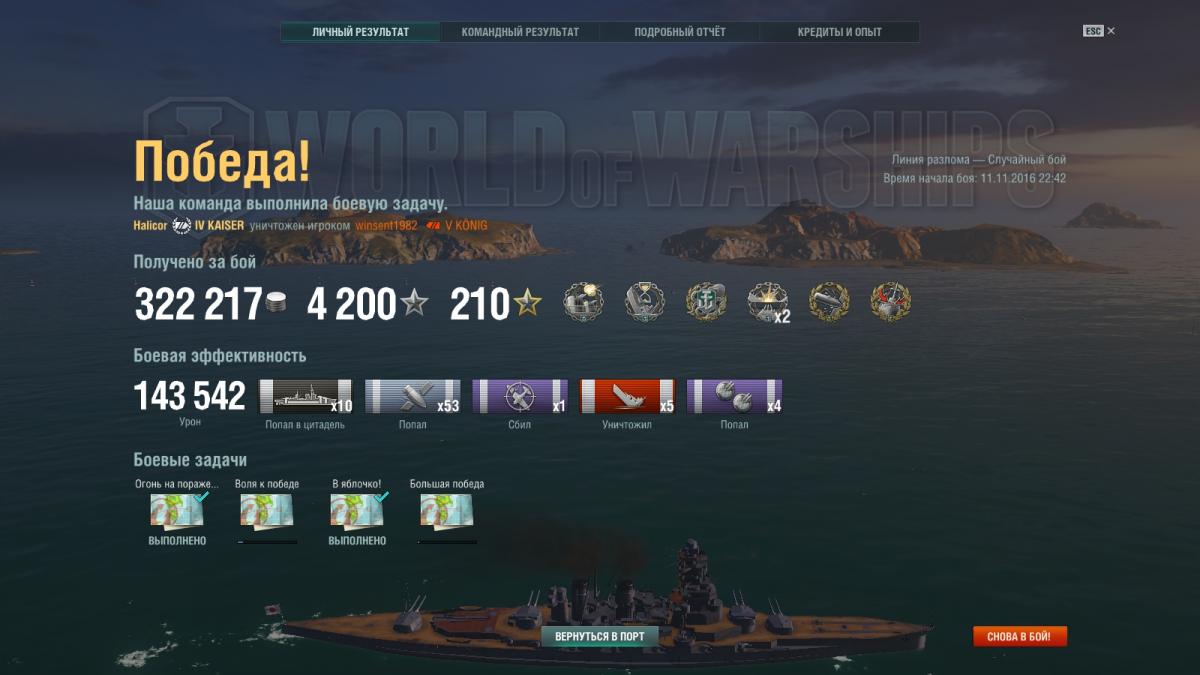
Task: Inspect the achievement medal marked x2
Action: 768,302
